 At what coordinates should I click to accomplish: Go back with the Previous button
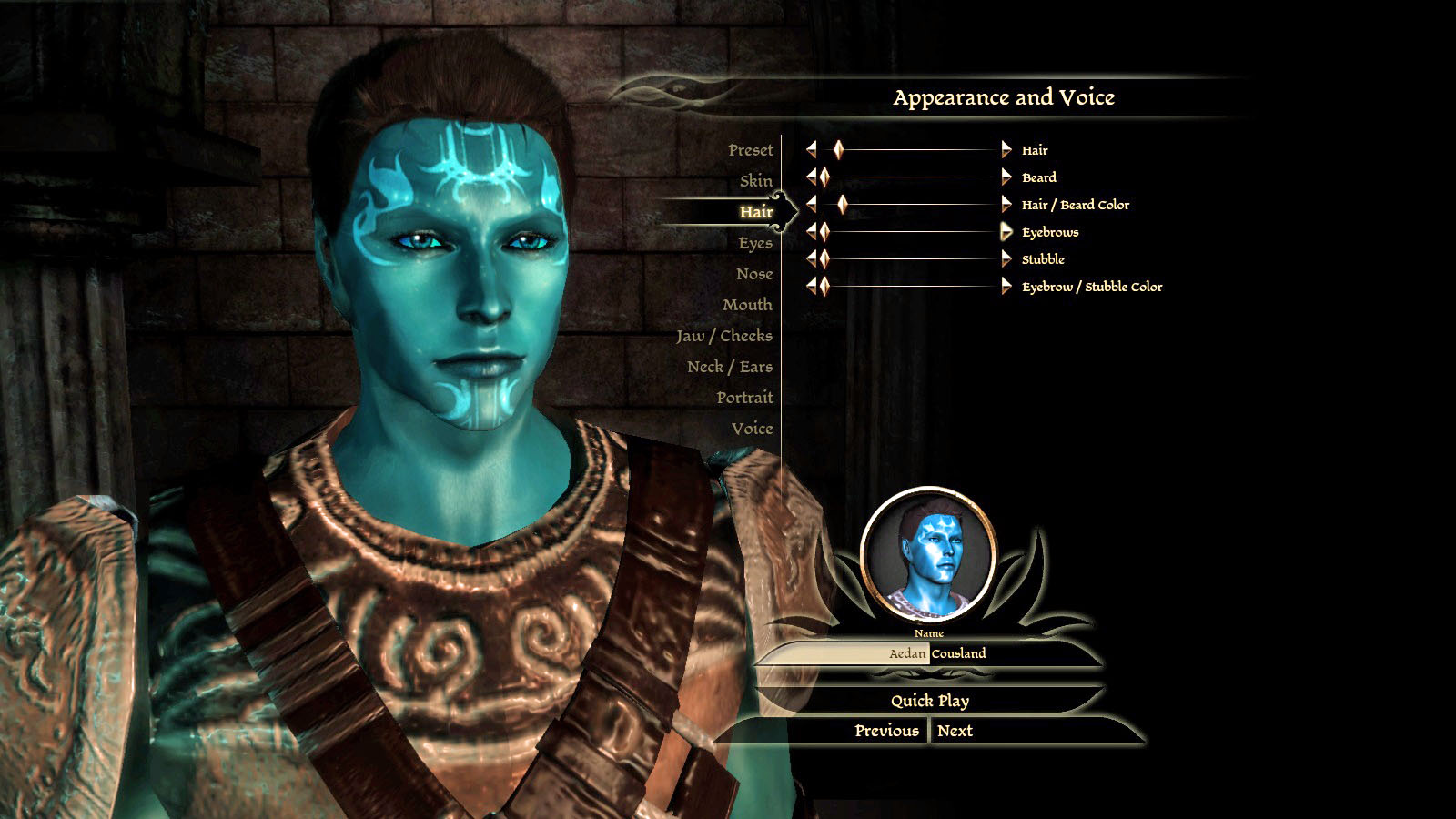tap(885, 731)
